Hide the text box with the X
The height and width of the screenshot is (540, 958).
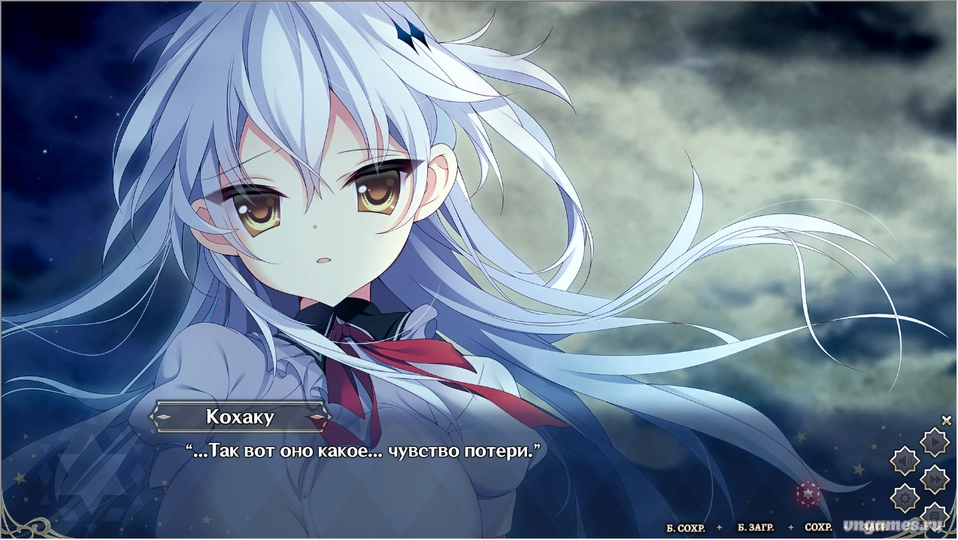coord(946,421)
